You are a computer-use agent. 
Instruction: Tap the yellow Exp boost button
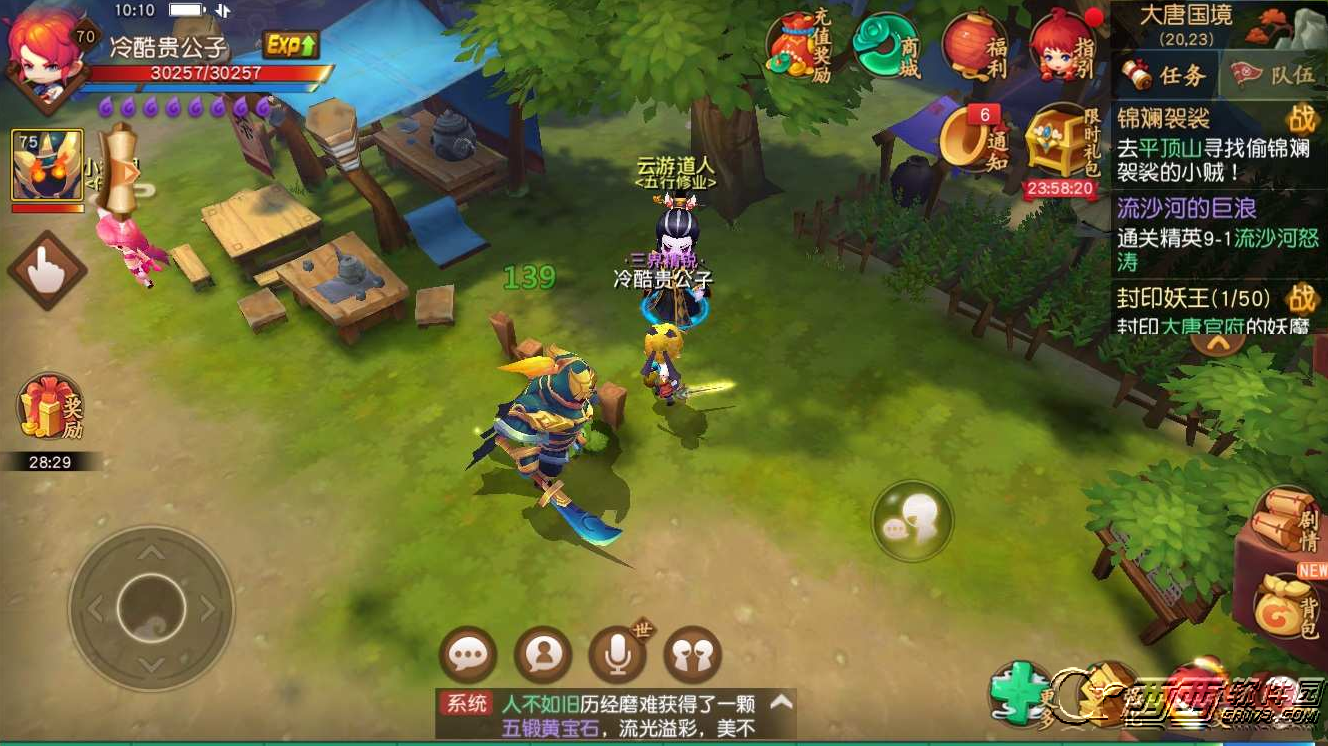291,44
